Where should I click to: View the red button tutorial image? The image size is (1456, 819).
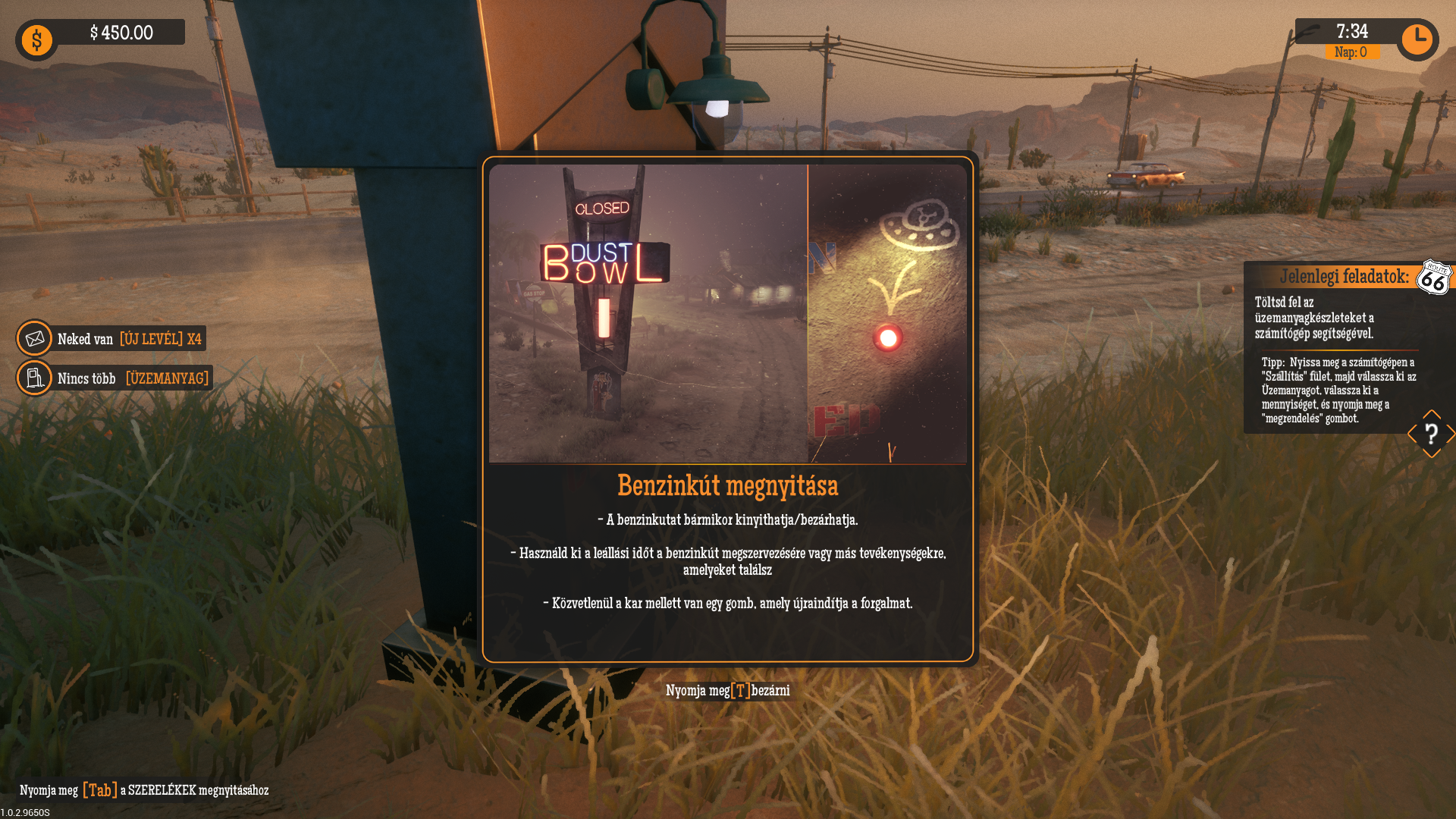(x=887, y=313)
